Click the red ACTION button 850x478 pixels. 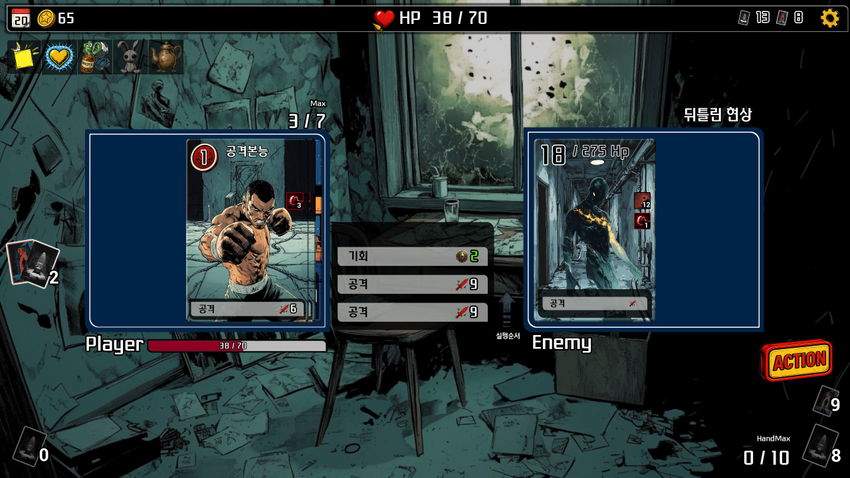click(798, 360)
